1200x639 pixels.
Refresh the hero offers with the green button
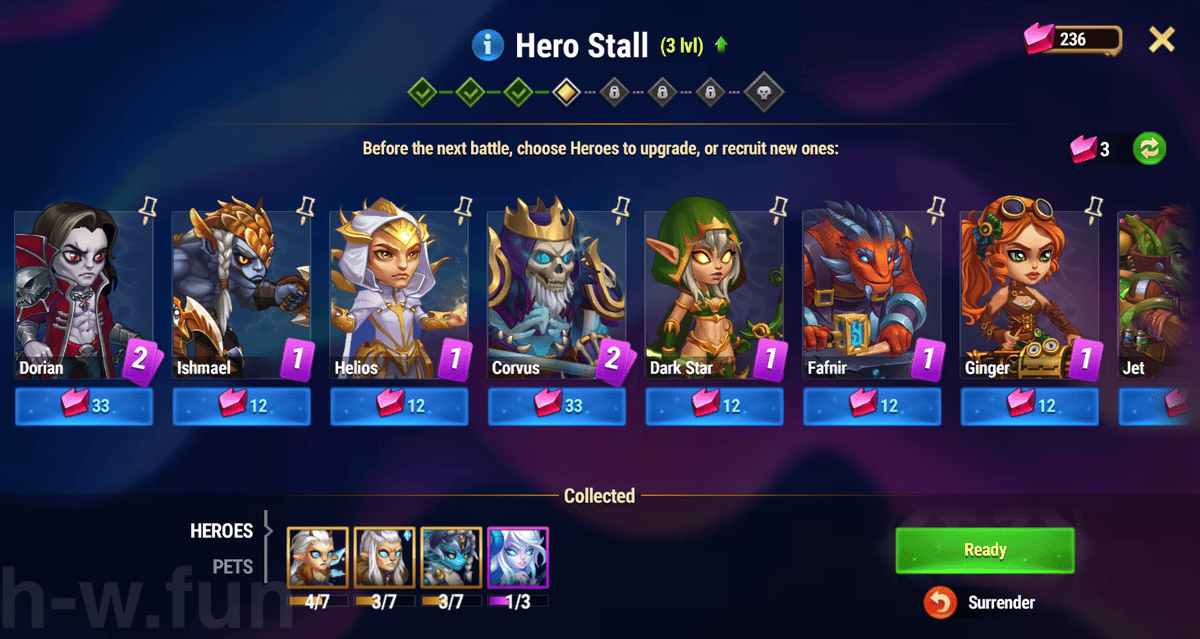(x=1149, y=149)
